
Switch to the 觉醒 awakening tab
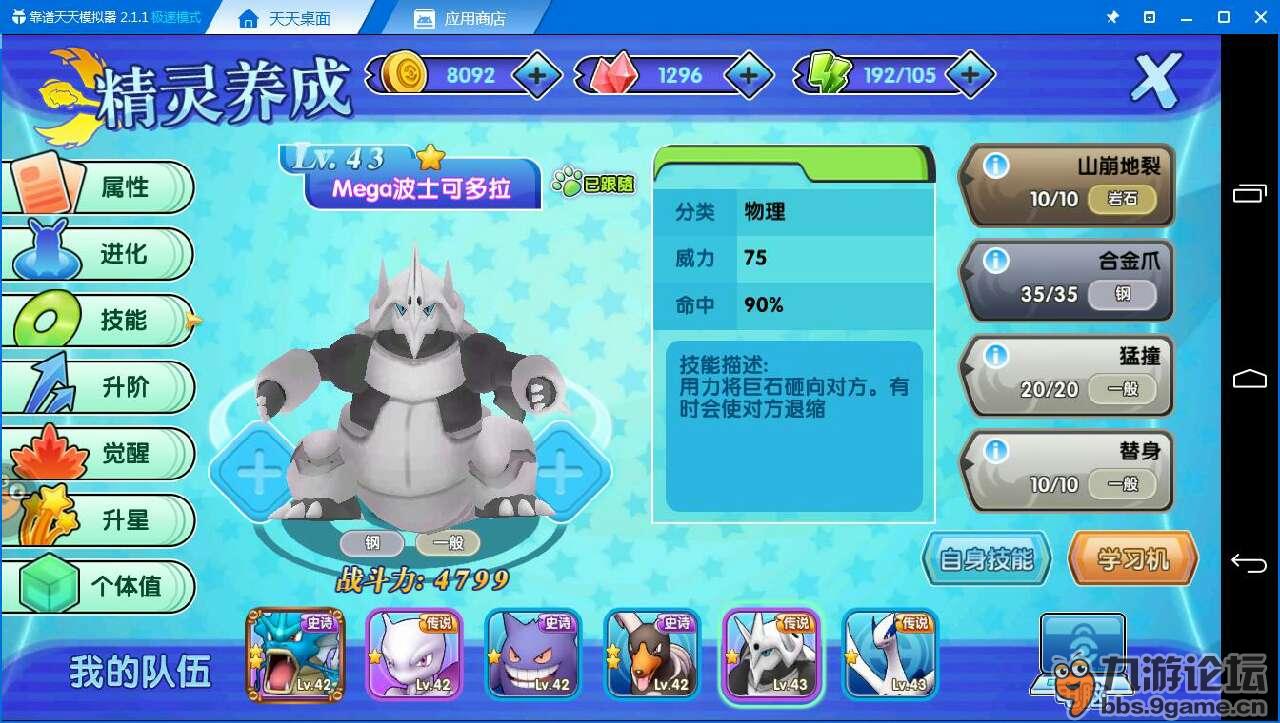tap(110, 453)
